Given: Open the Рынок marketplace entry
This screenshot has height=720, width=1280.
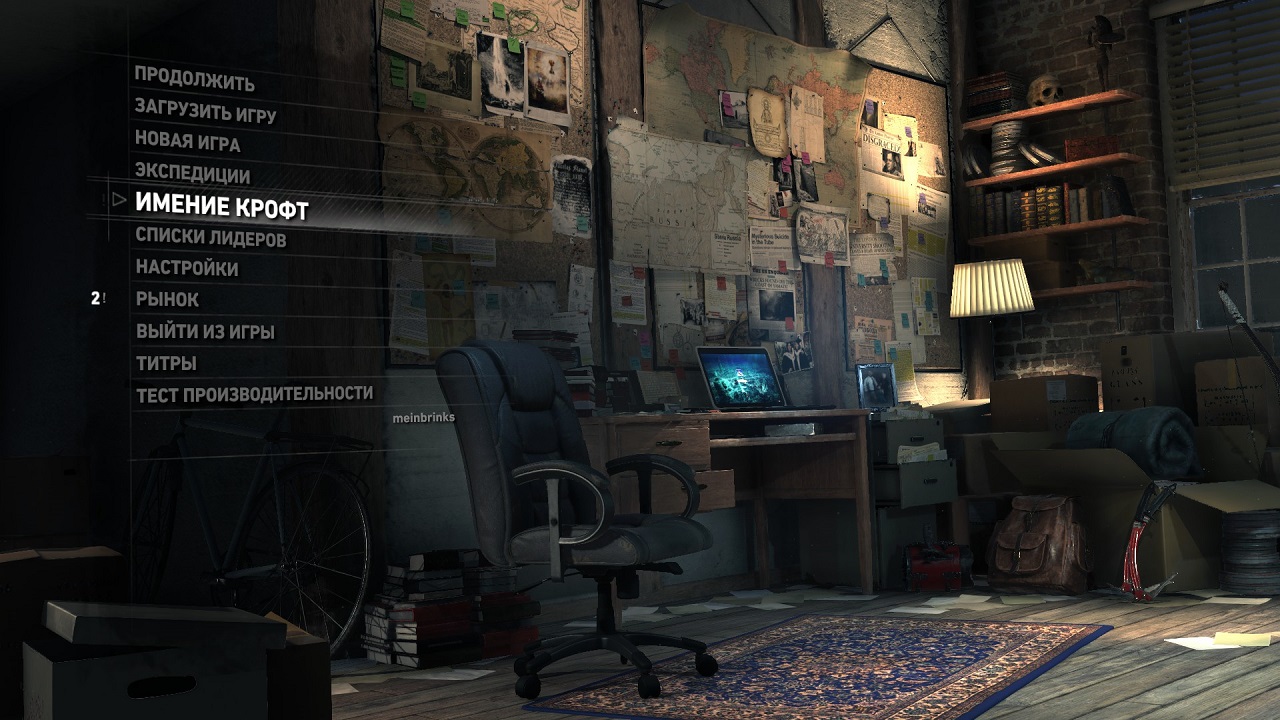Looking at the screenshot, I should (x=167, y=299).
